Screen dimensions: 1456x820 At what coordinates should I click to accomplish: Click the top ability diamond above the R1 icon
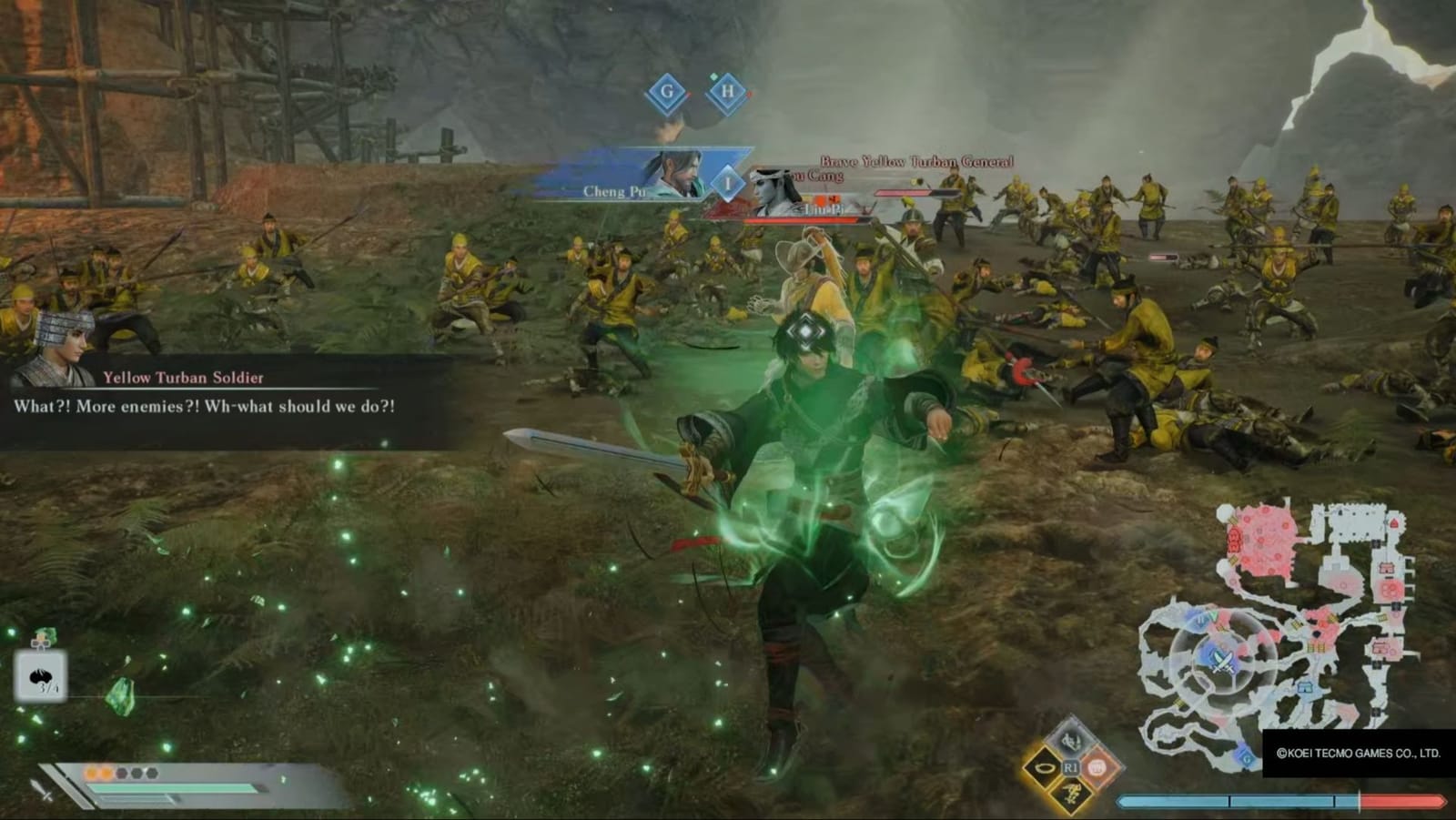click(1071, 742)
